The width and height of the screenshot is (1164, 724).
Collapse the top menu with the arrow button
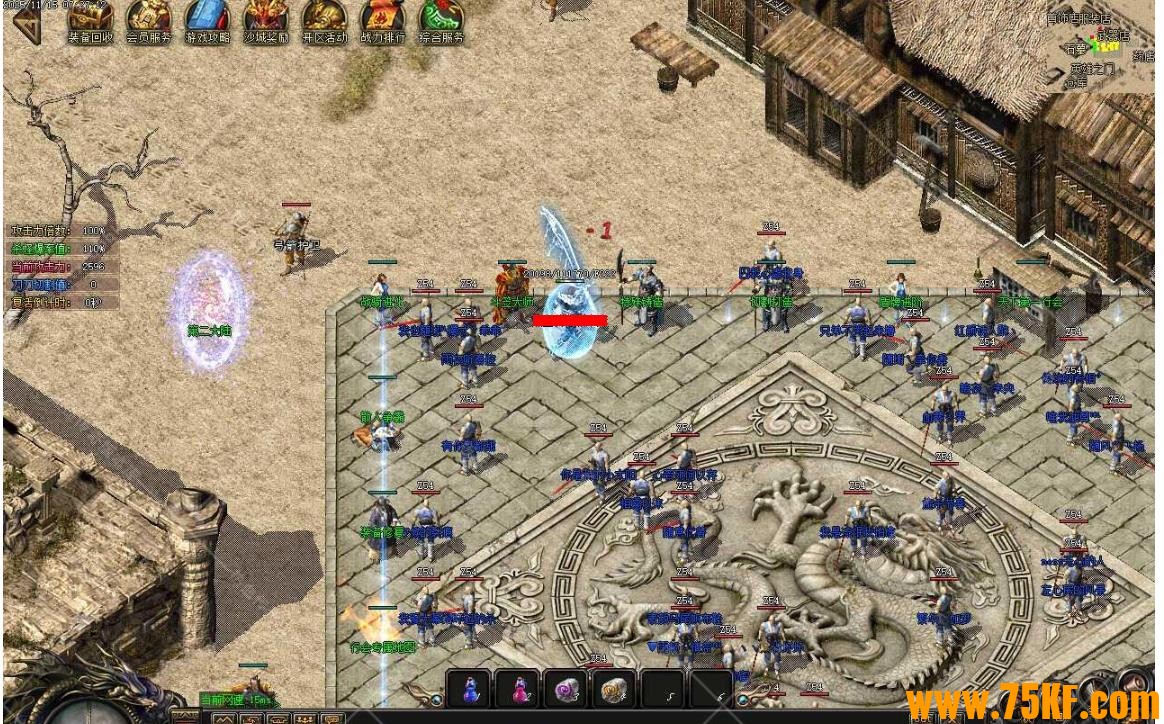[x=25, y=24]
